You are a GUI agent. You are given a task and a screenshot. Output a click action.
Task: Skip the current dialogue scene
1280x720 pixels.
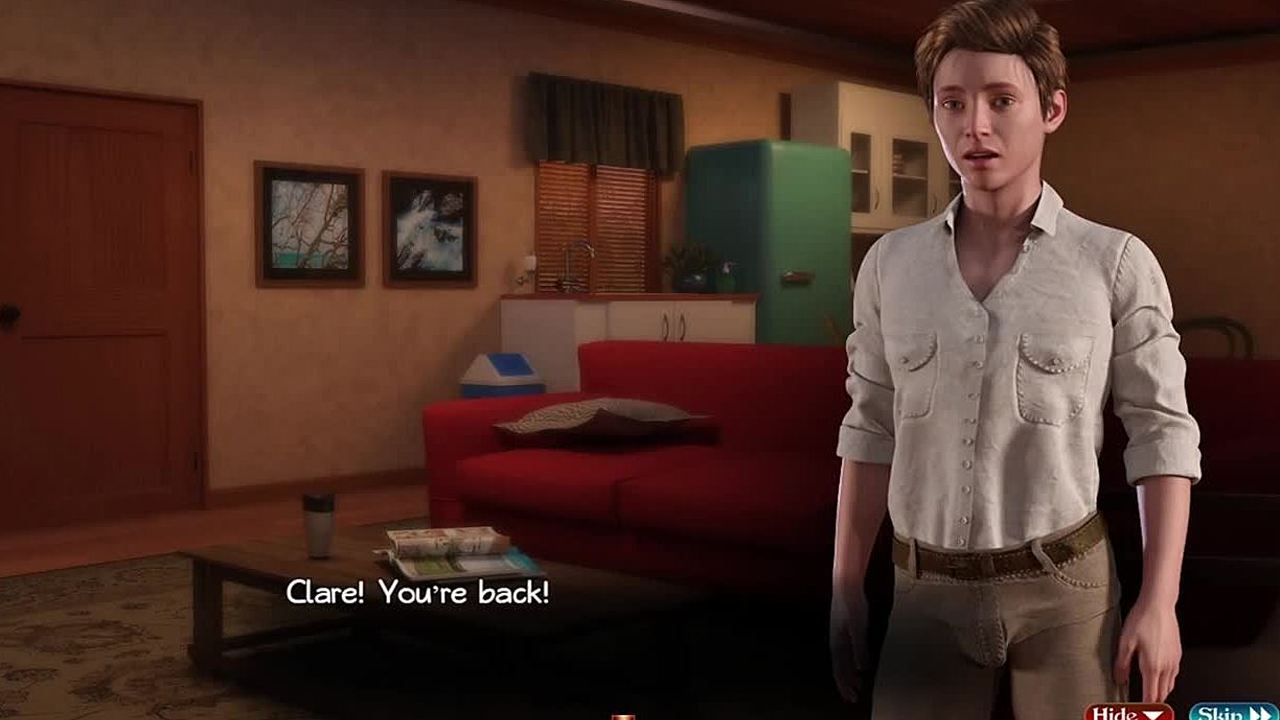pyautogui.click(x=1233, y=712)
